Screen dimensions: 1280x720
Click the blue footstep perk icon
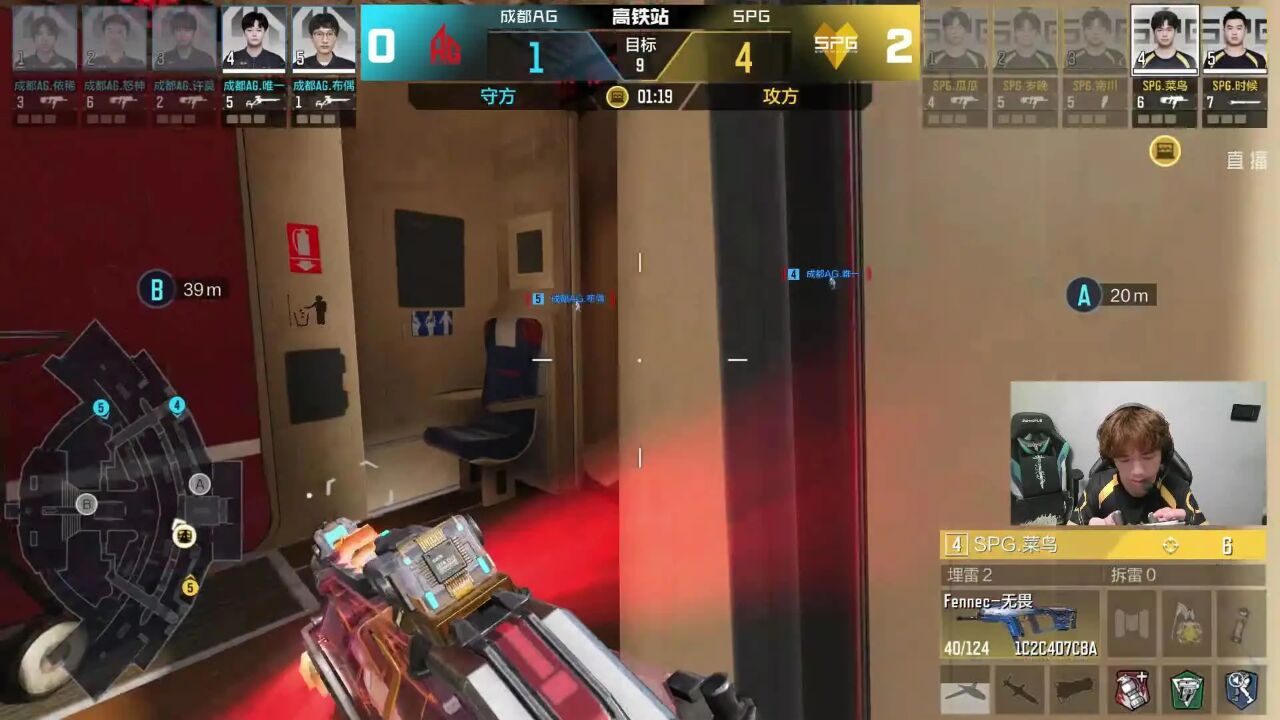click(x=1241, y=690)
